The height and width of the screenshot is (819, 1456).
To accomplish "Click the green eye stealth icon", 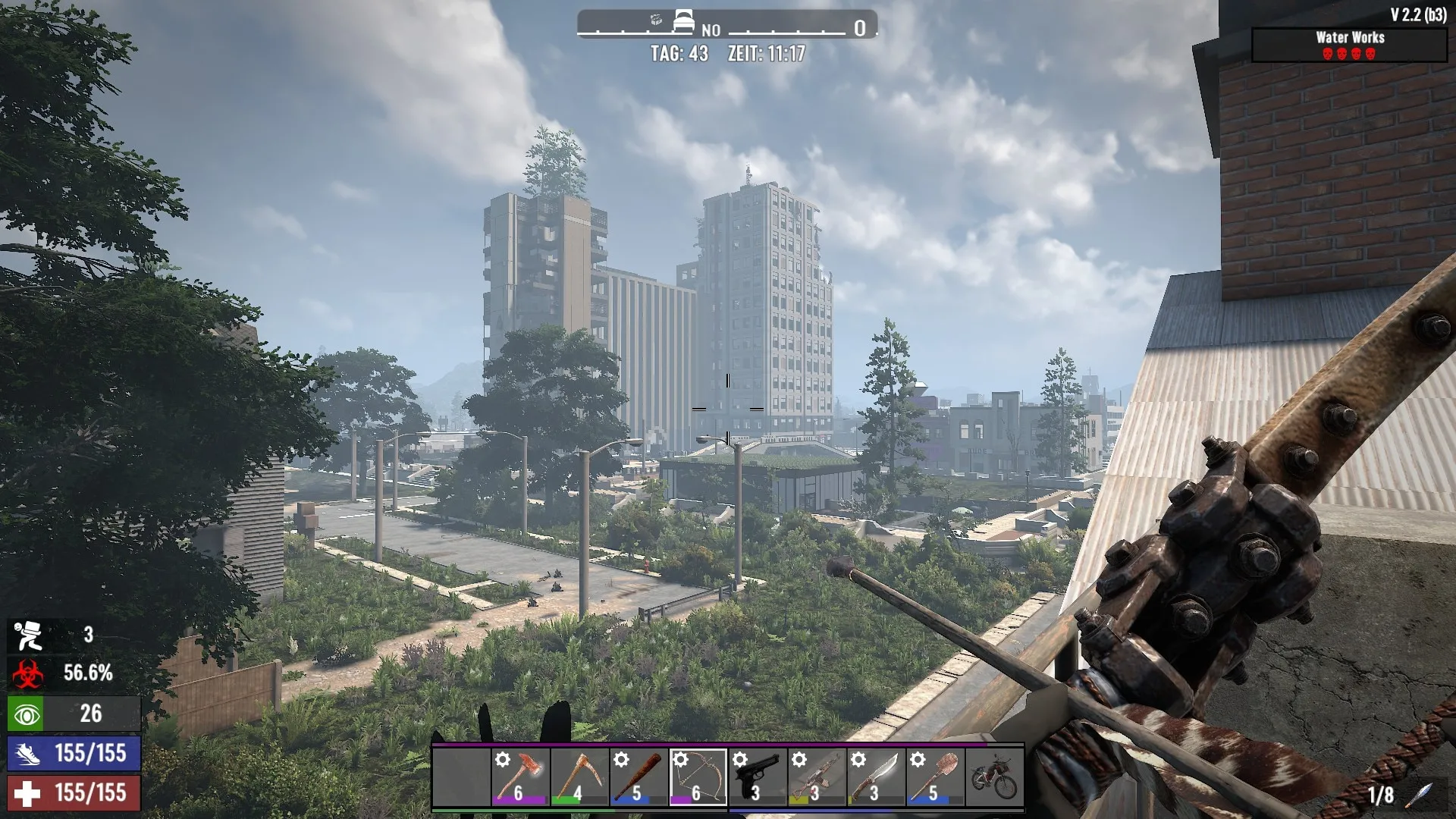I will tap(27, 714).
